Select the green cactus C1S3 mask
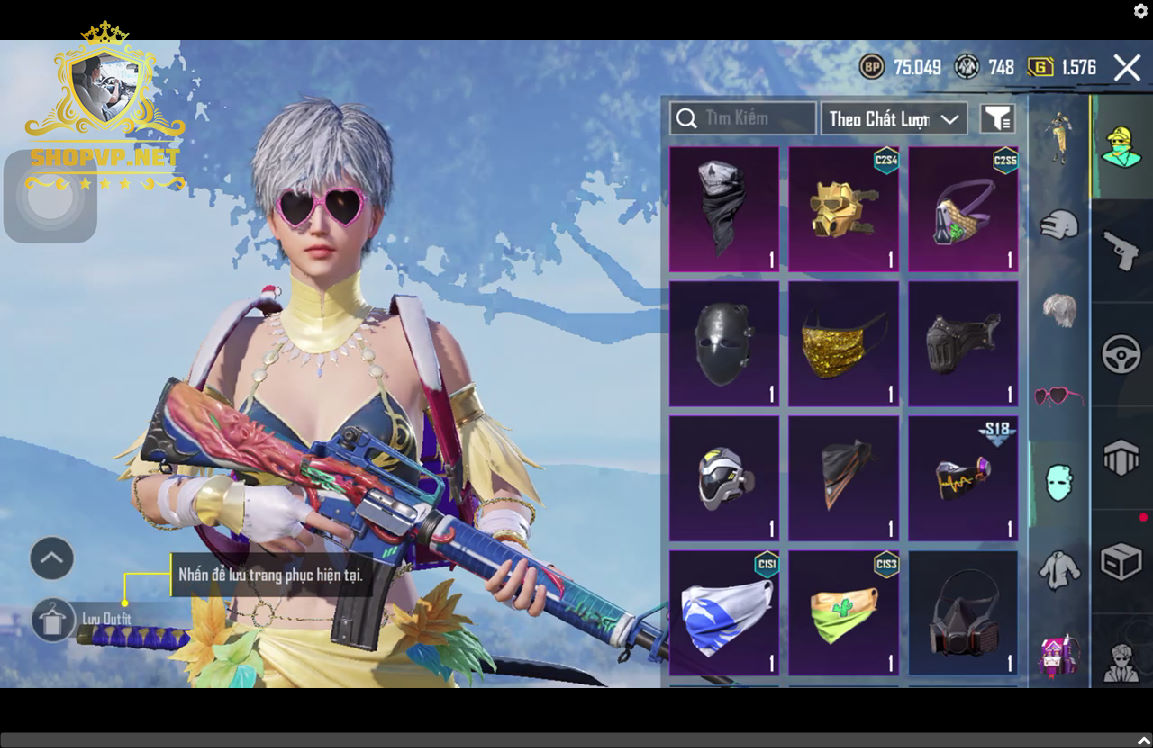The height and width of the screenshot is (748, 1153). pos(844,612)
